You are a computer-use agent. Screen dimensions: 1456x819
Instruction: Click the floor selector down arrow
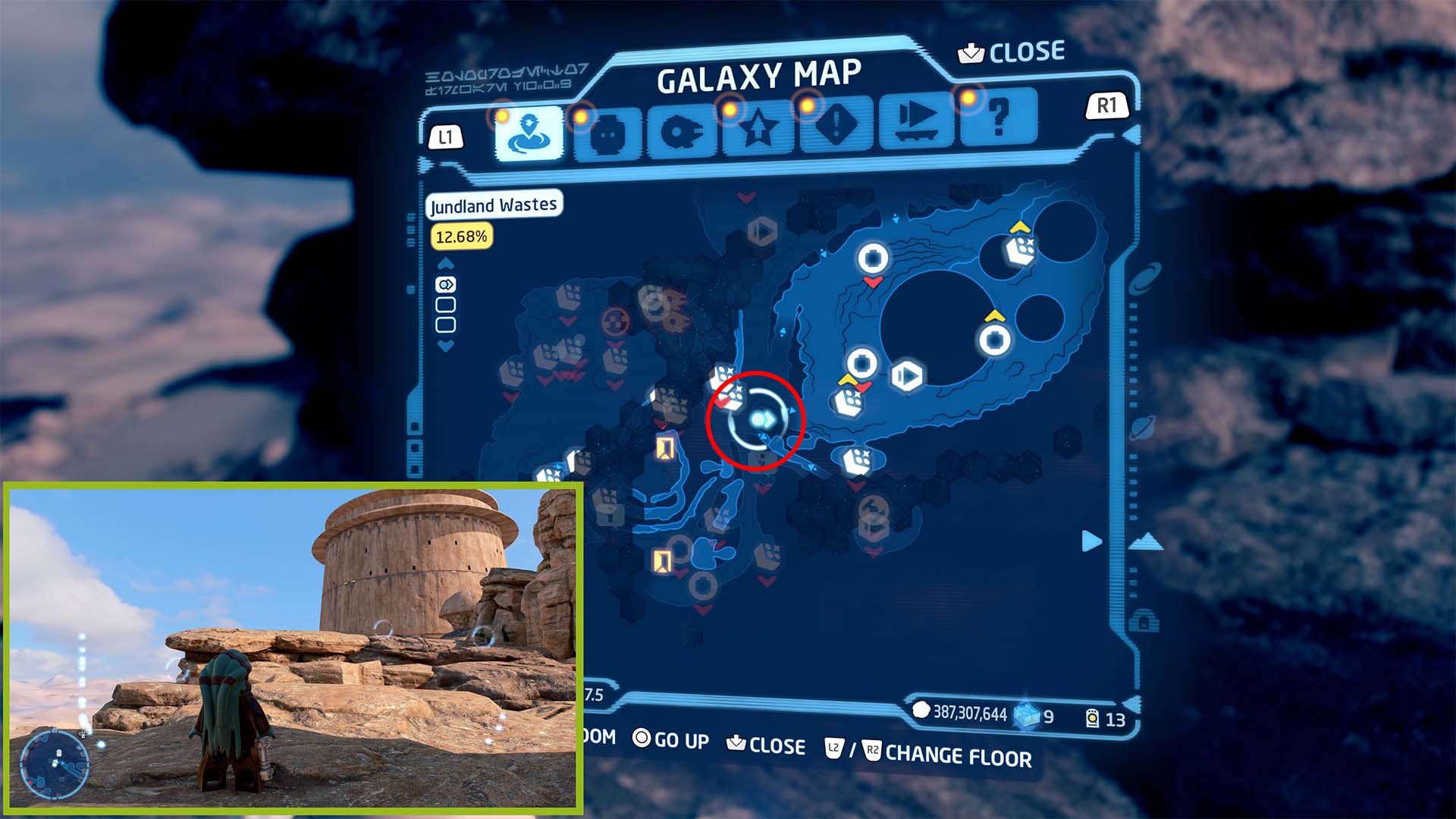446,347
